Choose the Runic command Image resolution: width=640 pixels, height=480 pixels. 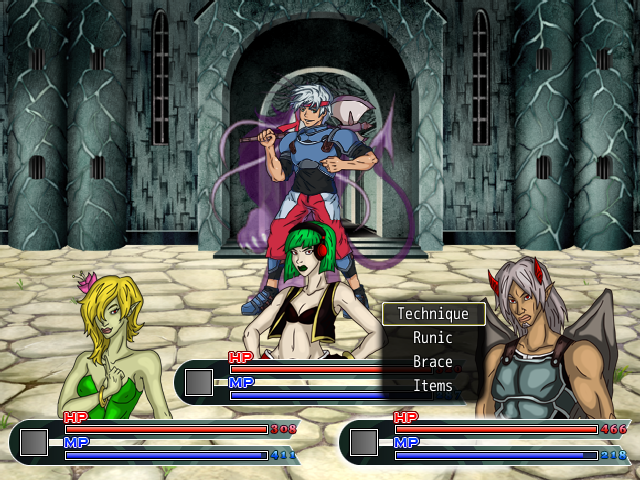coord(433,338)
